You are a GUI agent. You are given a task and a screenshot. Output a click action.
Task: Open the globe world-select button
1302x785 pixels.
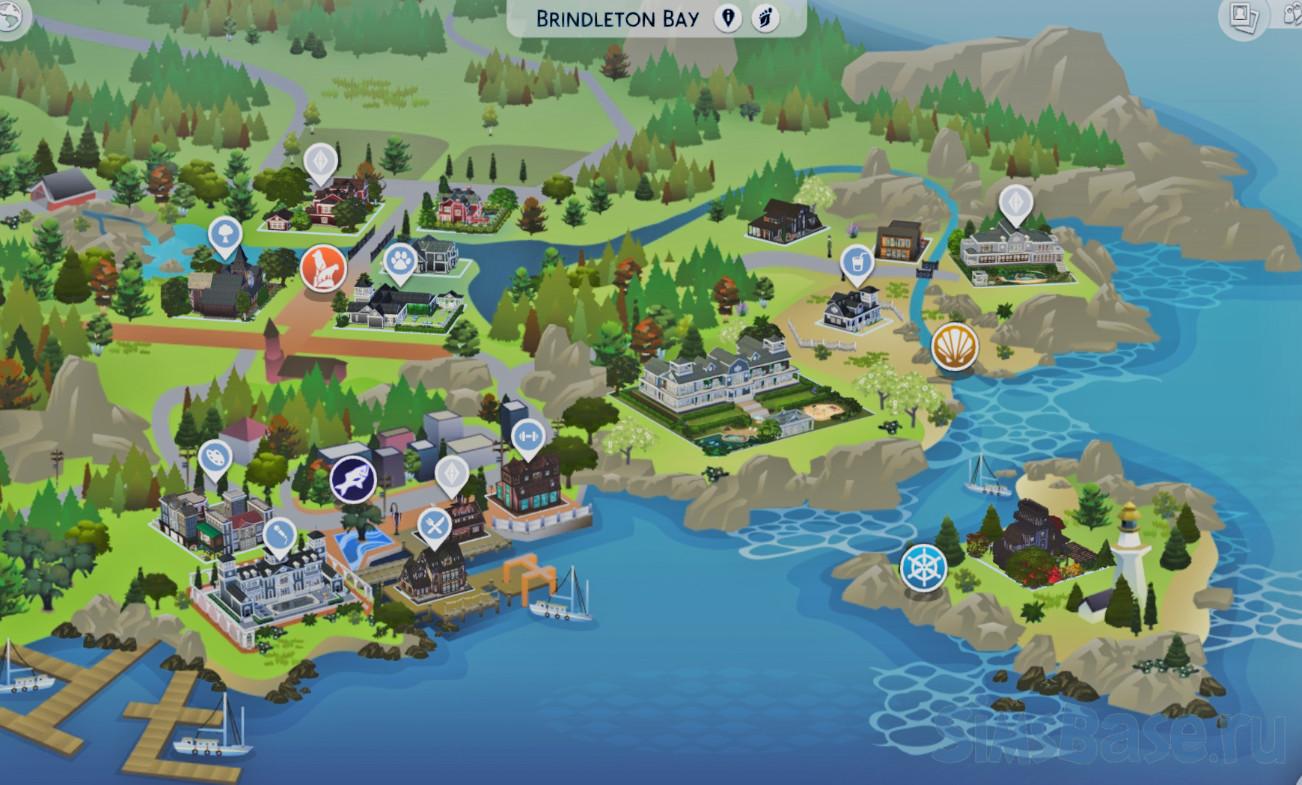pos(11,20)
